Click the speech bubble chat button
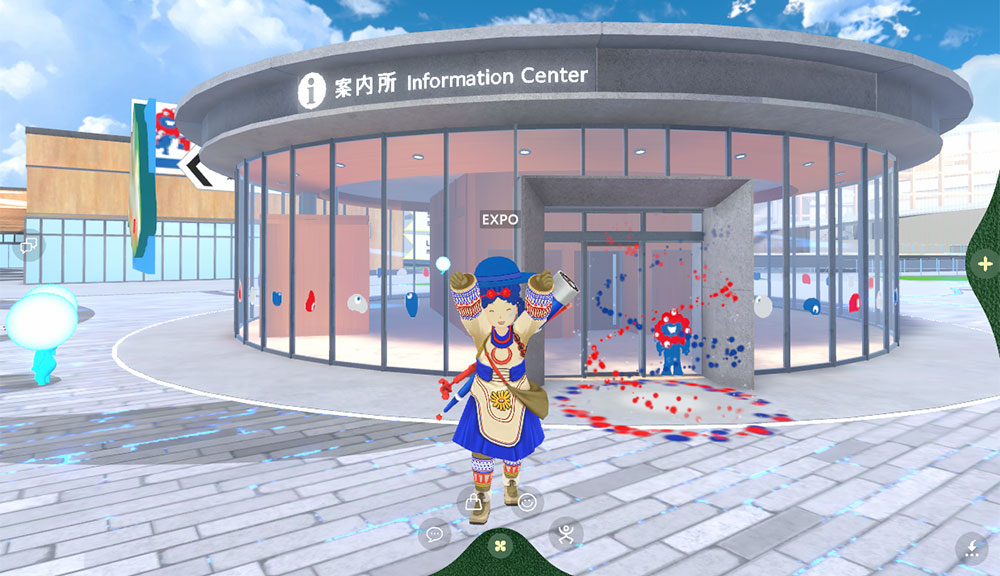The image size is (1000, 576). (x=434, y=534)
